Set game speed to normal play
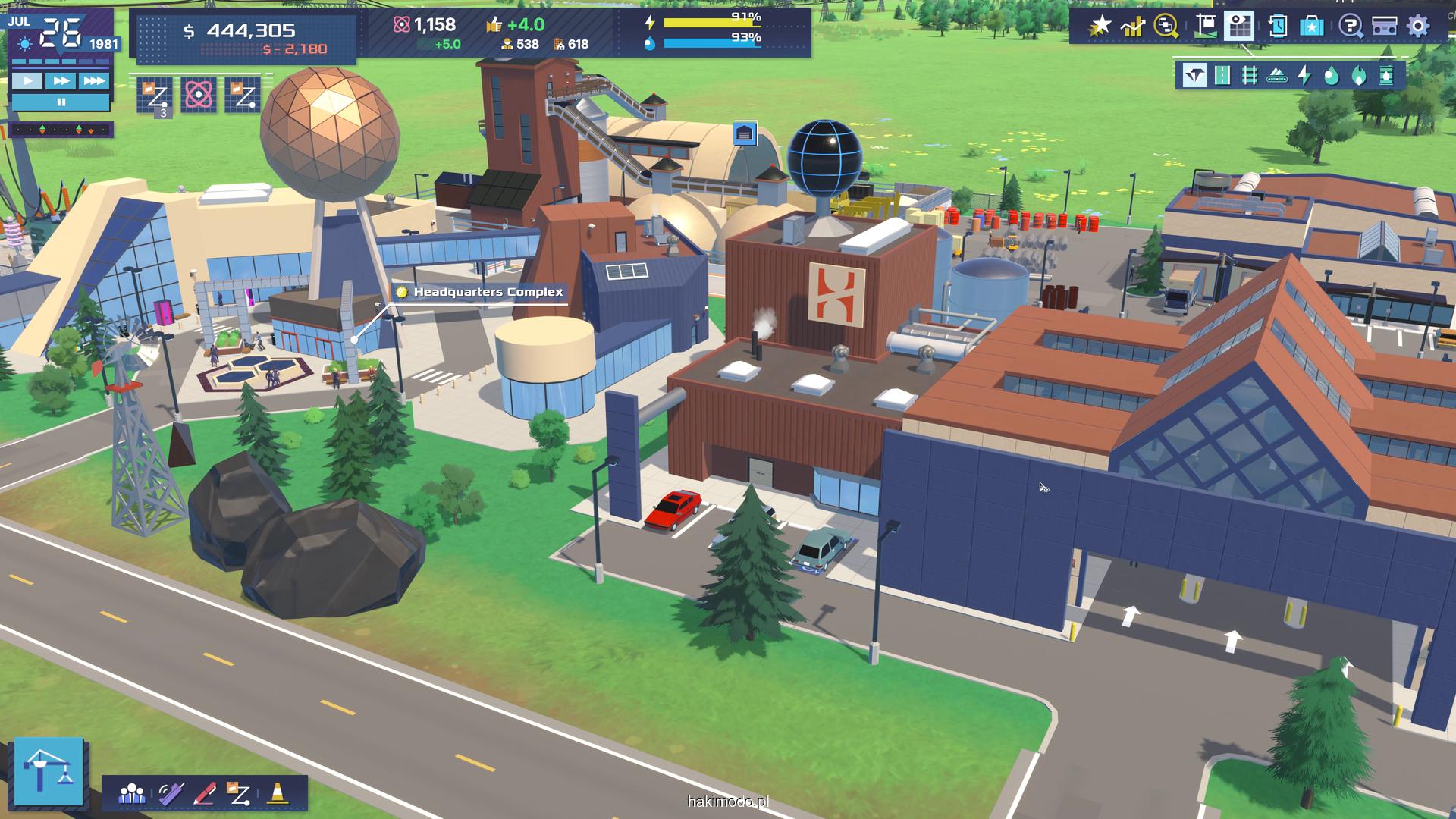Image resolution: width=1456 pixels, height=819 pixels. click(x=27, y=80)
